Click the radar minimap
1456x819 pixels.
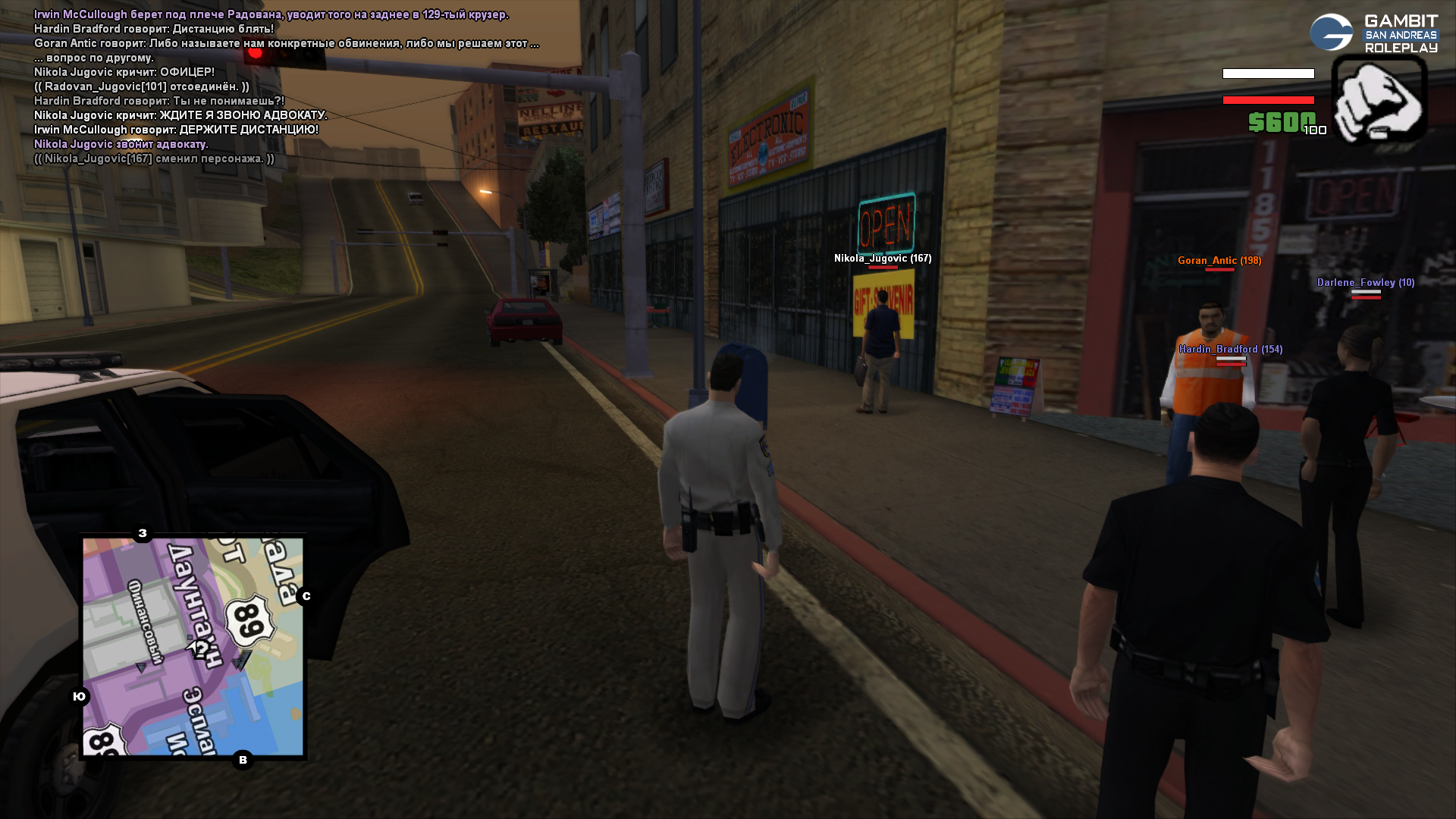(x=193, y=647)
